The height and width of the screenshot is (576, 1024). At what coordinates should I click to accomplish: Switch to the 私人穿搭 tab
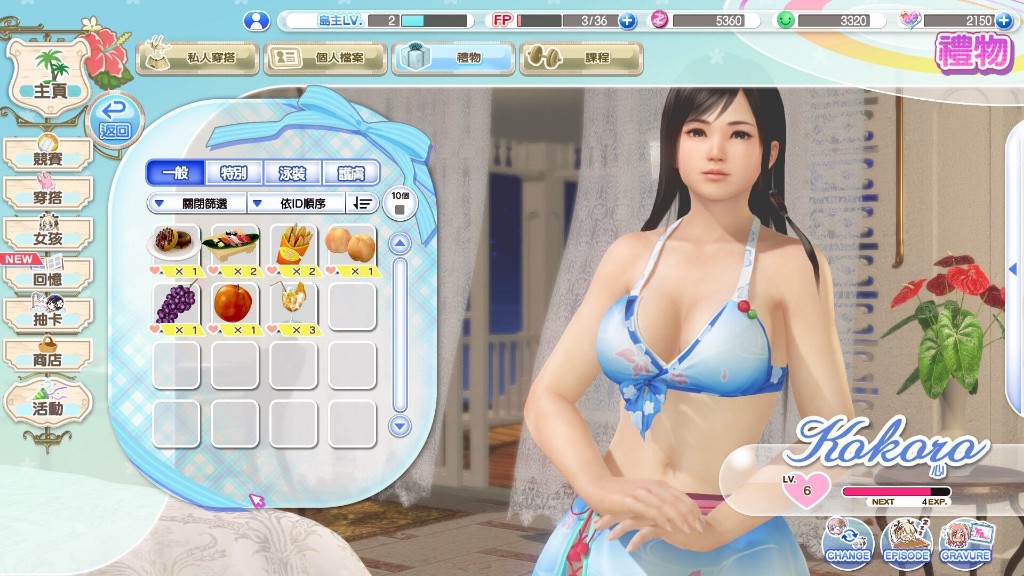point(197,58)
